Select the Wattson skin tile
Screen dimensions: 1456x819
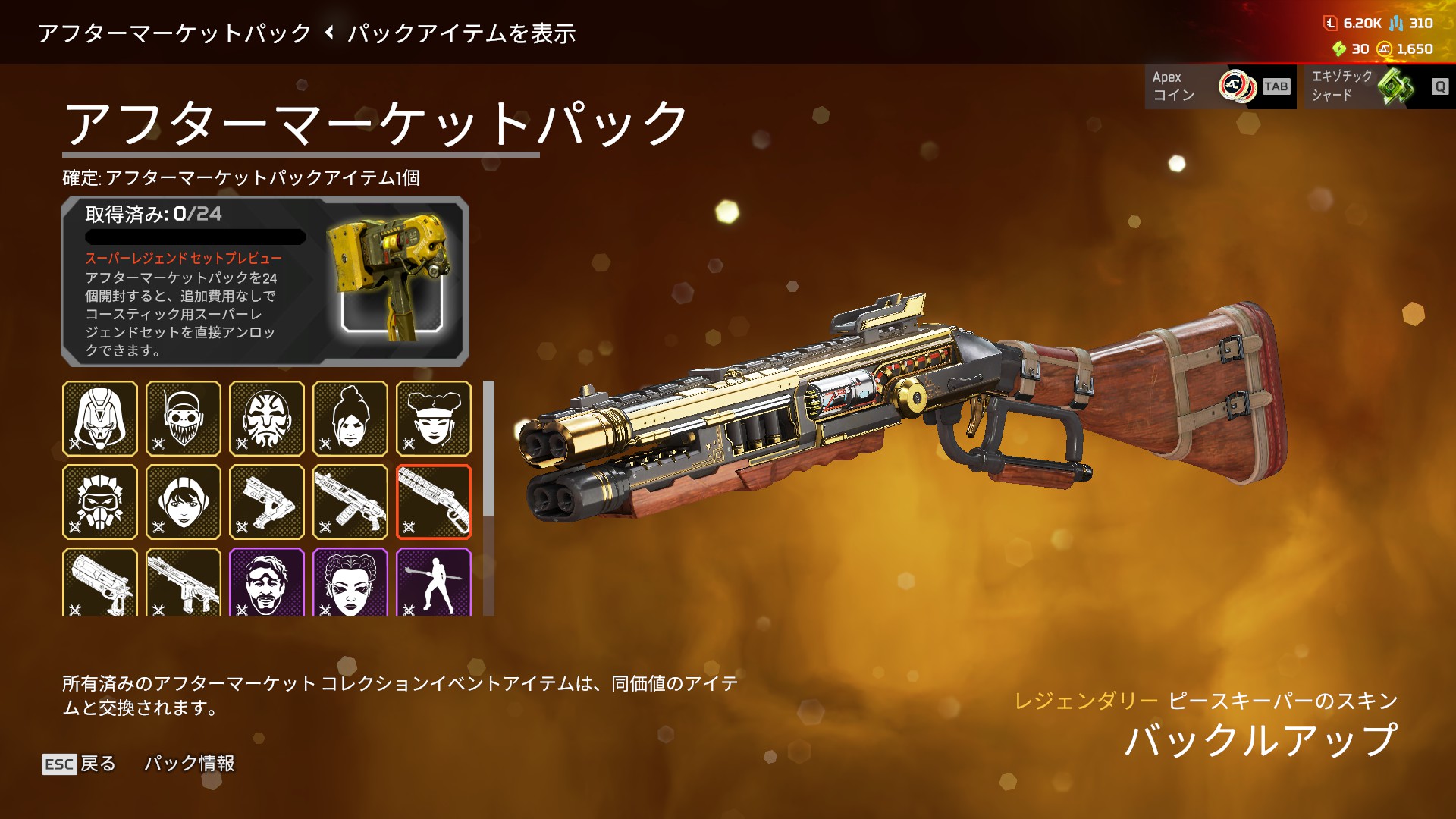pyautogui.click(x=184, y=502)
